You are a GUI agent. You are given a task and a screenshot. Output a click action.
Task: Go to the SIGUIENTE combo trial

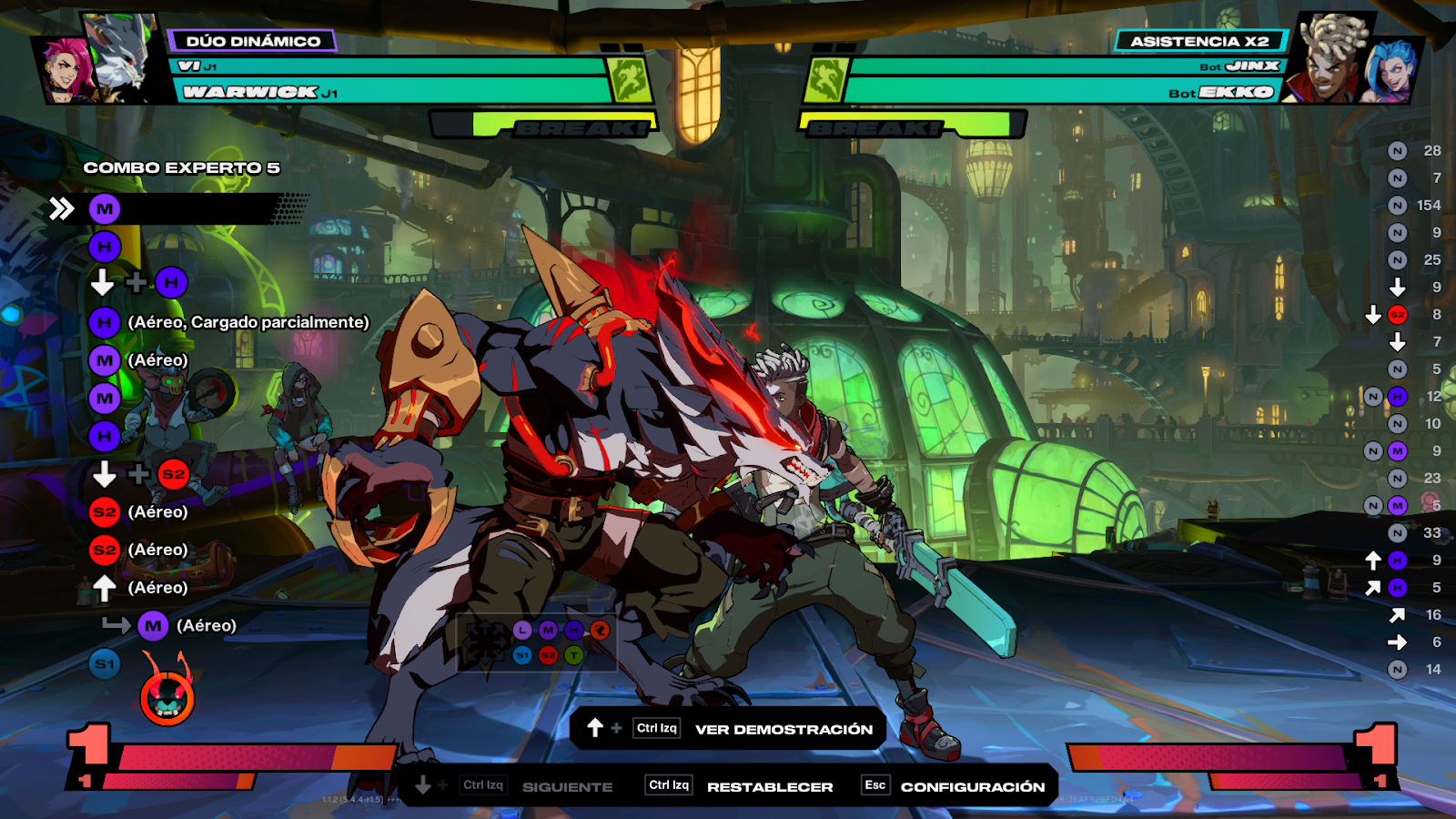[566, 786]
